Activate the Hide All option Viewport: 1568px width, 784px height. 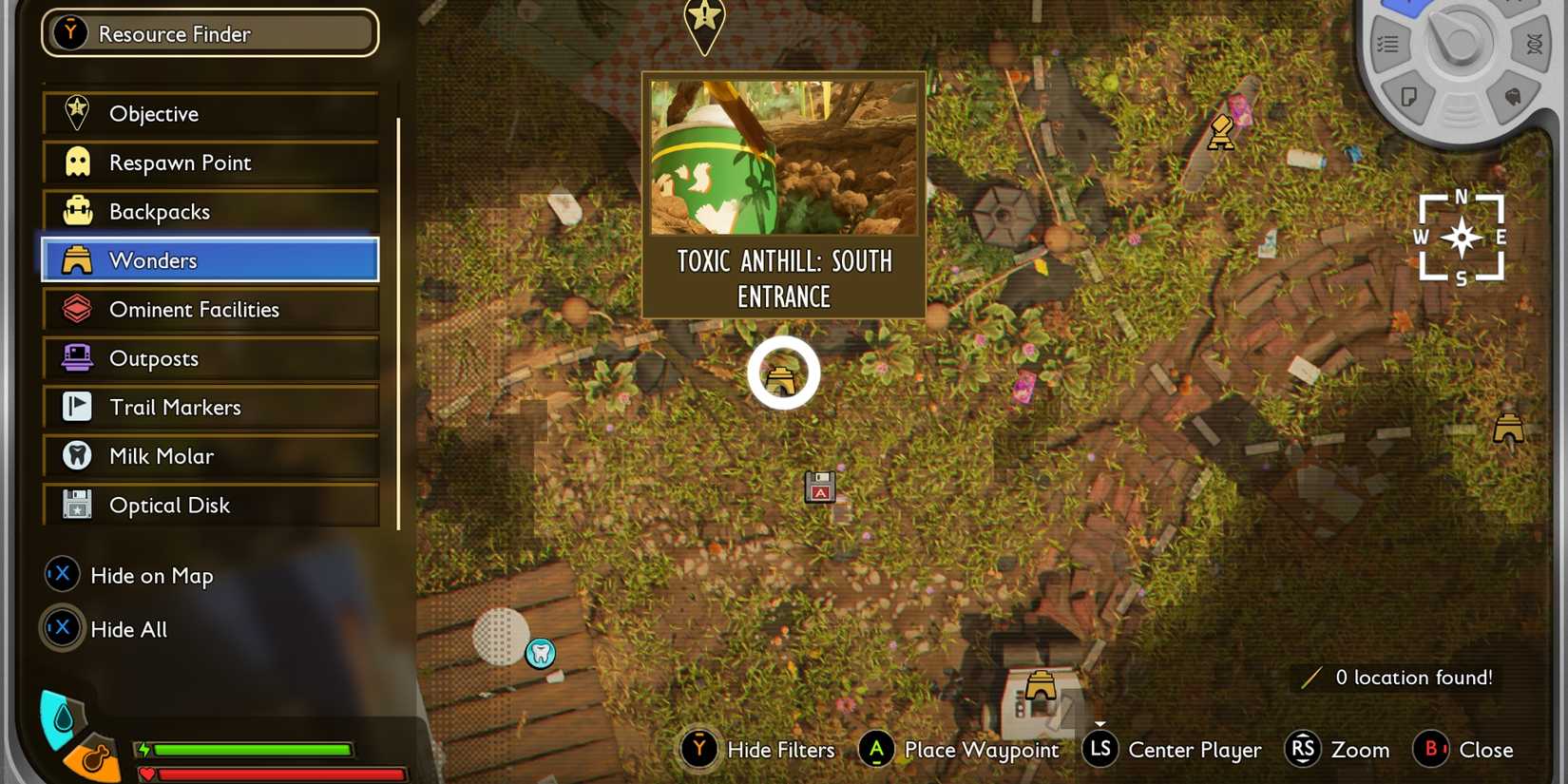point(106,629)
